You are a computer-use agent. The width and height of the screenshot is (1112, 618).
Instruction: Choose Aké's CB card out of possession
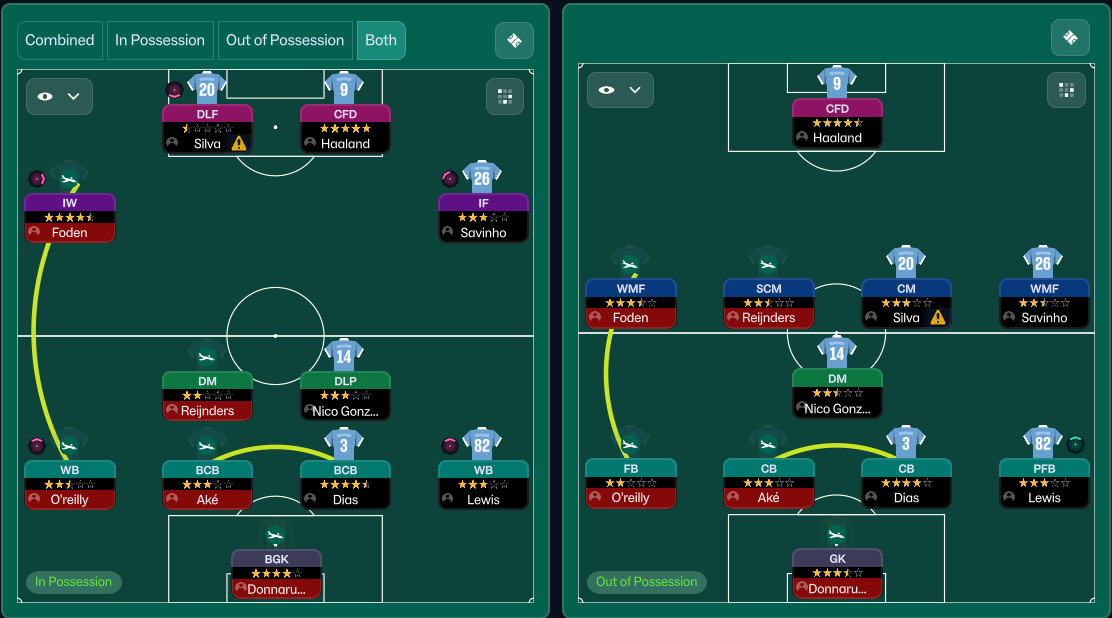(768, 483)
